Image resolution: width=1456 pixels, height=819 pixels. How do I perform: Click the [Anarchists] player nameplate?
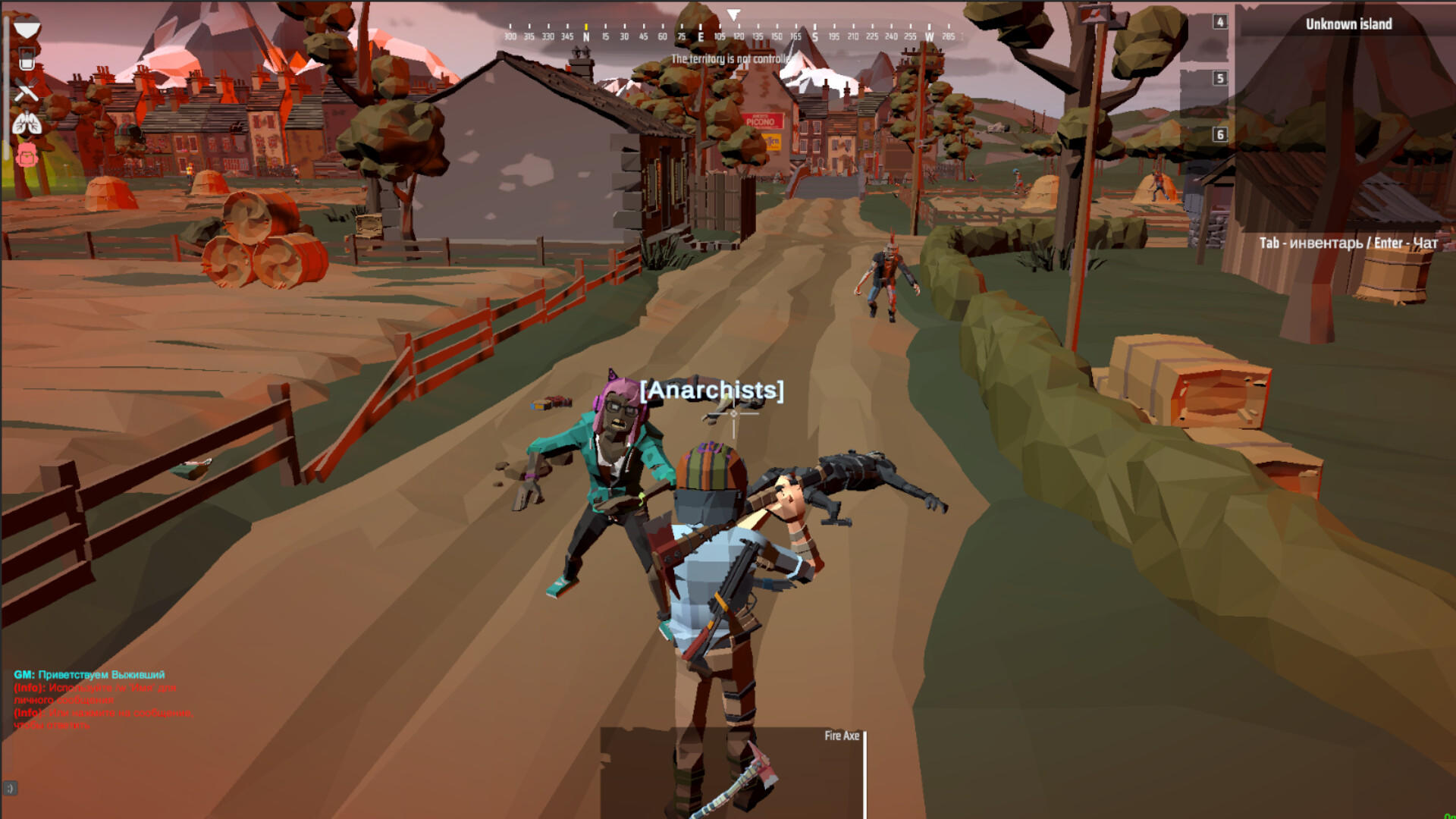click(711, 391)
